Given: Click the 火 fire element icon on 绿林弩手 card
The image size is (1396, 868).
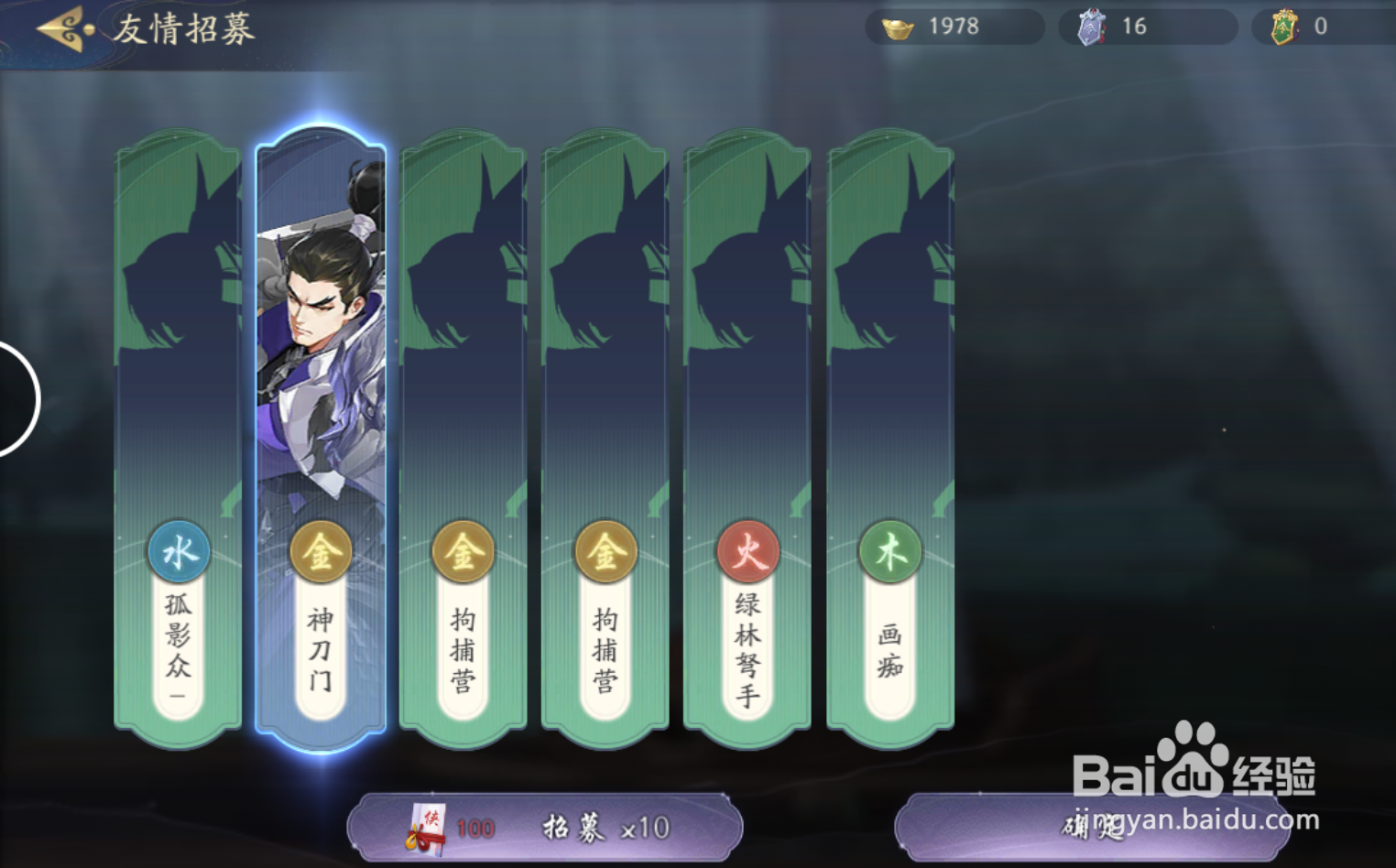Looking at the screenshot, I should (748, 550).
